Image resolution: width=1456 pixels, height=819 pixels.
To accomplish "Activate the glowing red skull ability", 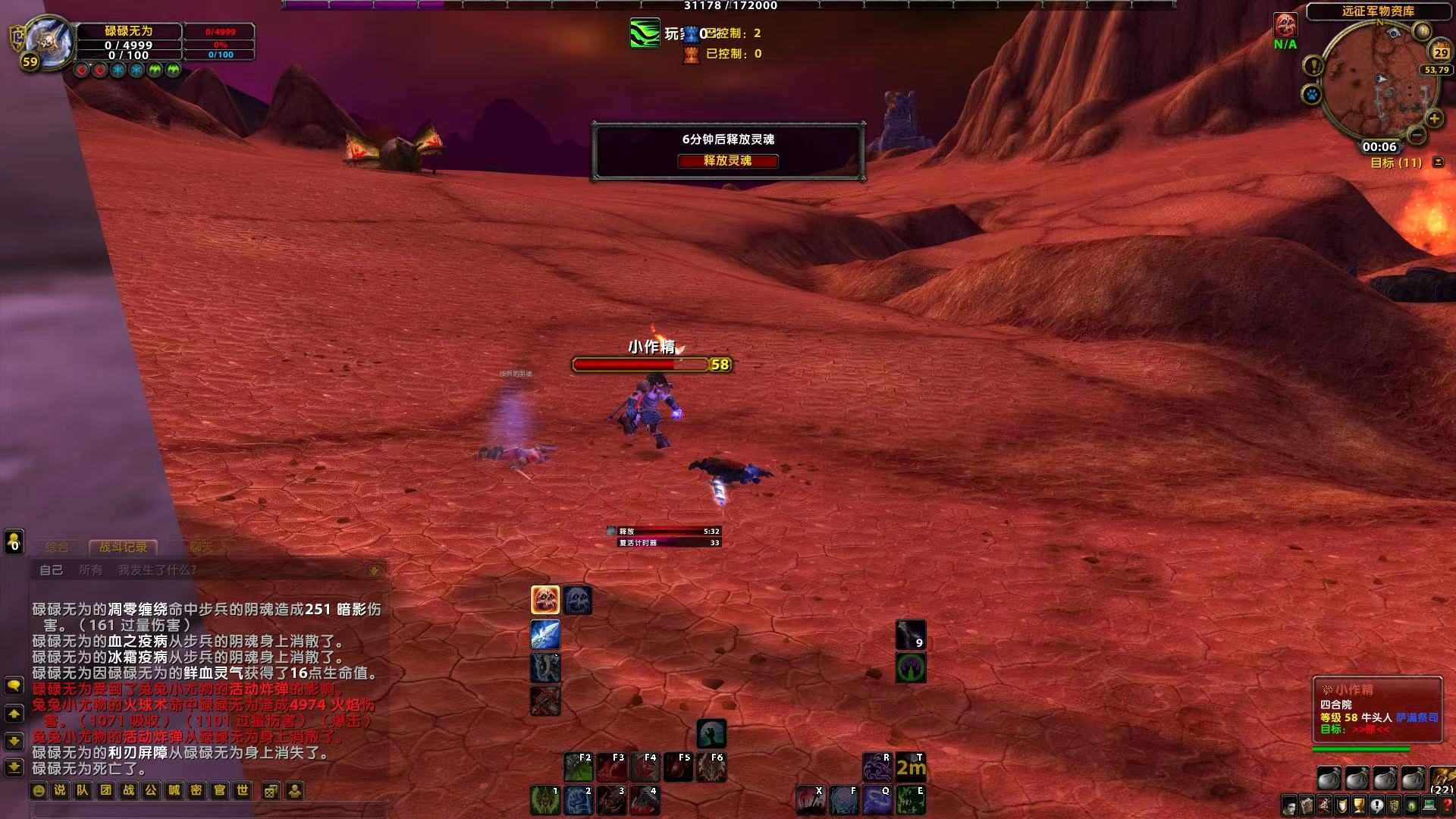I will point(545,600).
